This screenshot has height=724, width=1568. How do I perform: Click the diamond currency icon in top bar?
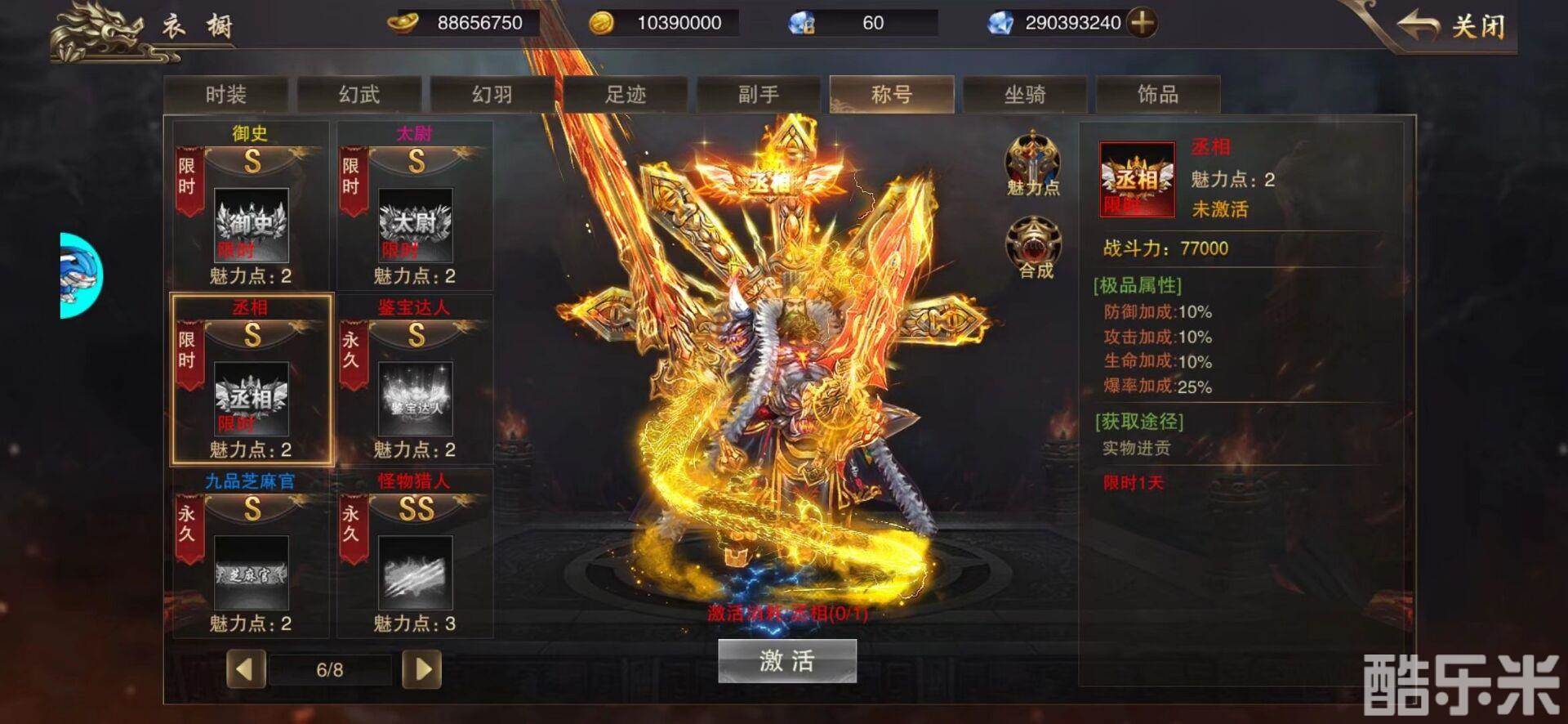coord(1005,23)
